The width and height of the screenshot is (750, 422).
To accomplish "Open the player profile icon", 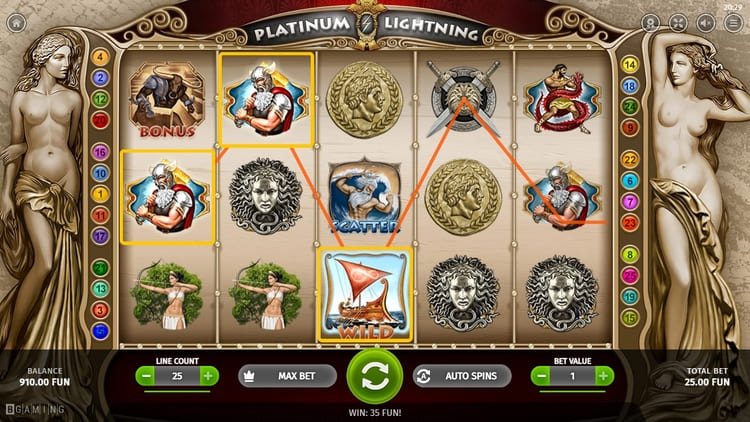I will (652, 22).
